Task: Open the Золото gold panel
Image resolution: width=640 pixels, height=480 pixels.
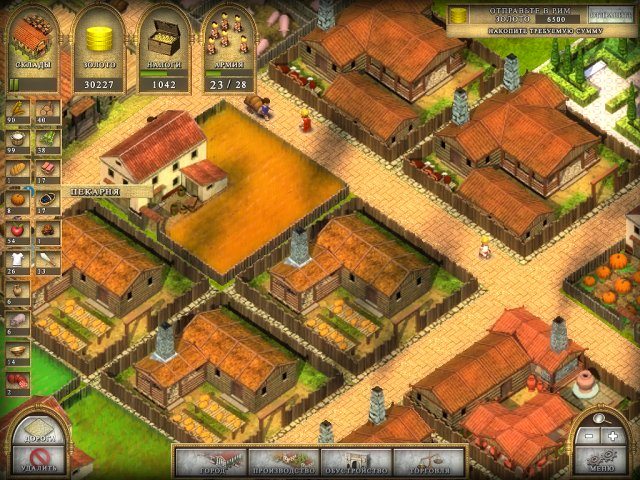Action: pyautogui.click(x=98, y=47)
